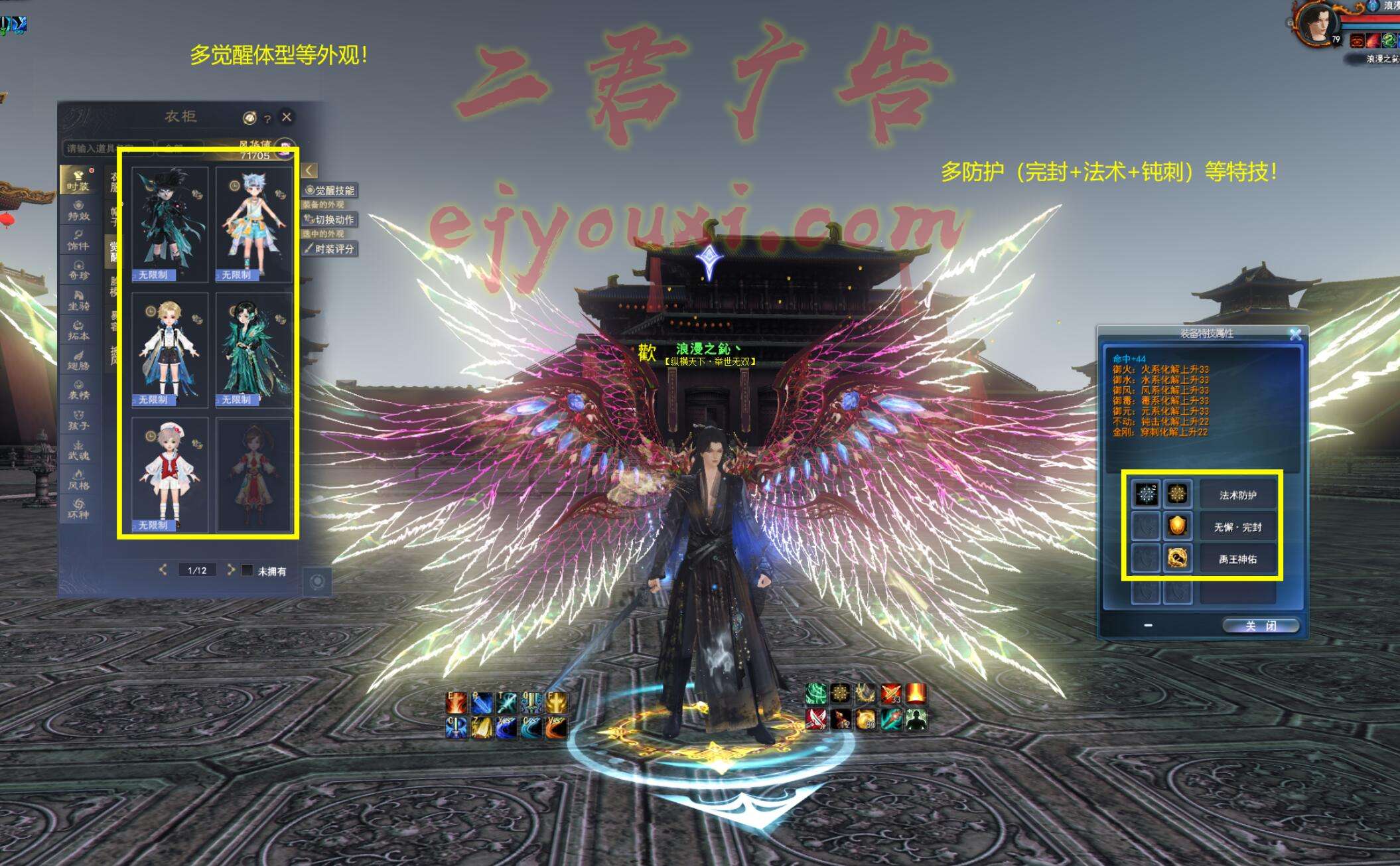Show the 武魂 category
The width and height of the screenshot is (1400, 866).
pos(78,451)
